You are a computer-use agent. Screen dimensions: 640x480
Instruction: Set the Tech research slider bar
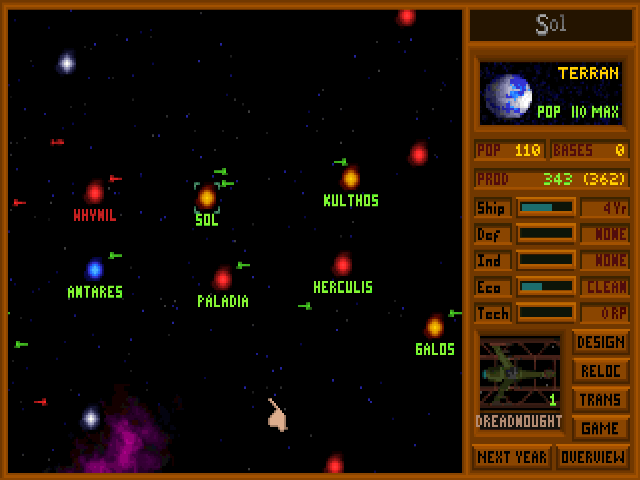pos(545,313)
